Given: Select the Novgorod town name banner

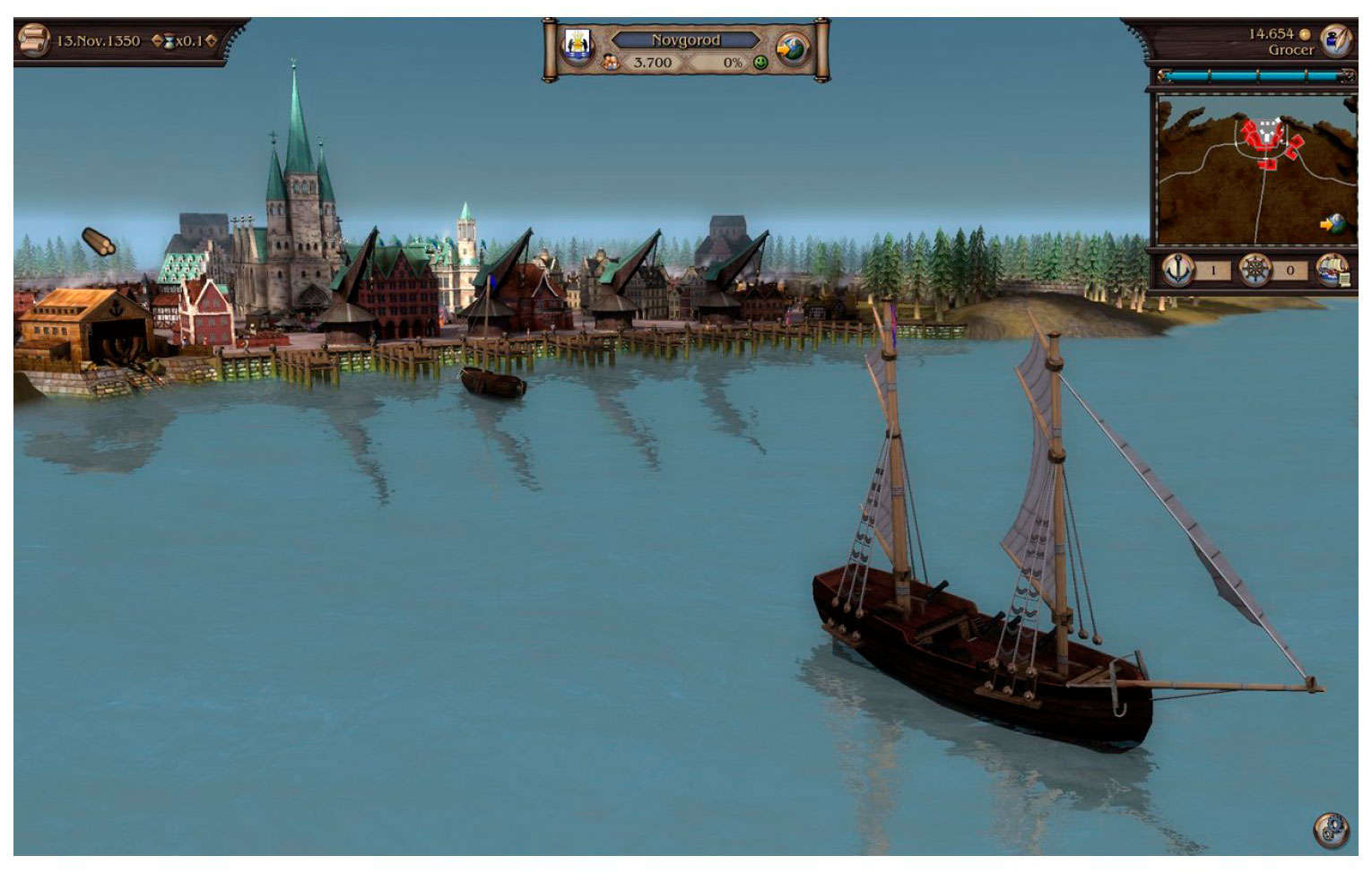Looking at the screenshot, I should (685, 39).
